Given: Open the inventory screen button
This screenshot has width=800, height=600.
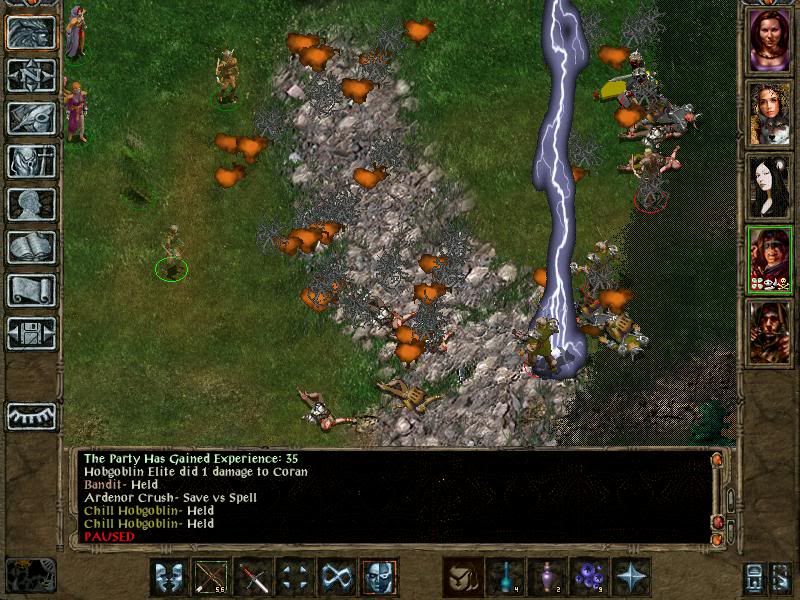Looking at the screenshot, I should [31, 161].
